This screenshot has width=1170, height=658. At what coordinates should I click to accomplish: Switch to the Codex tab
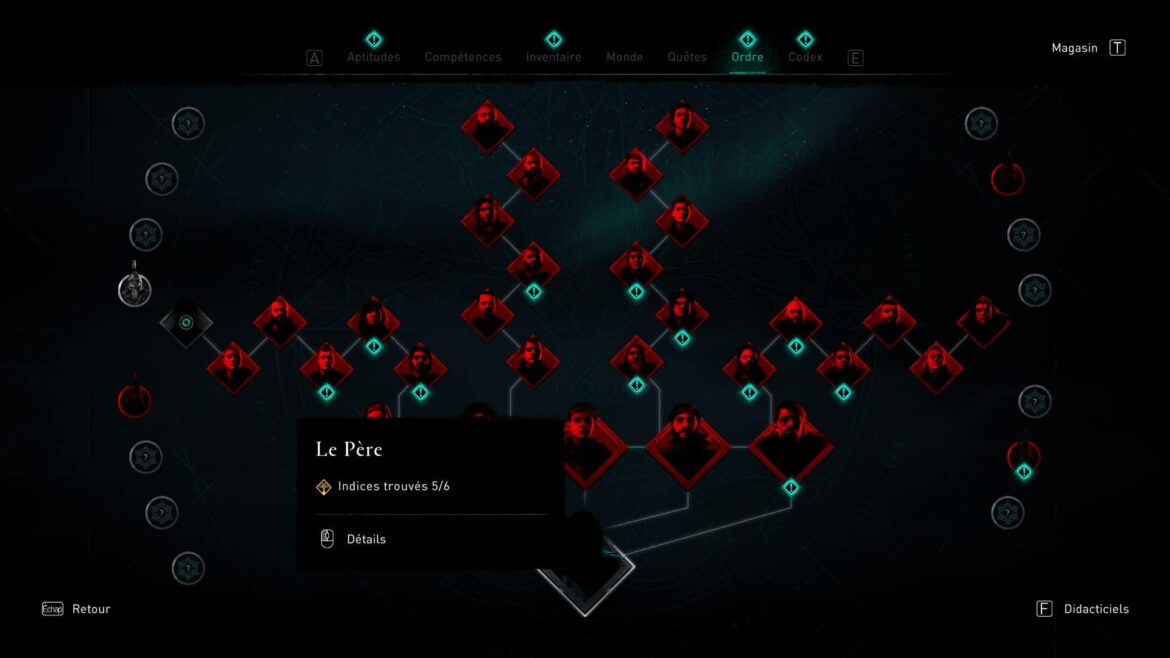pyautogui.click(x=805, y=57)
